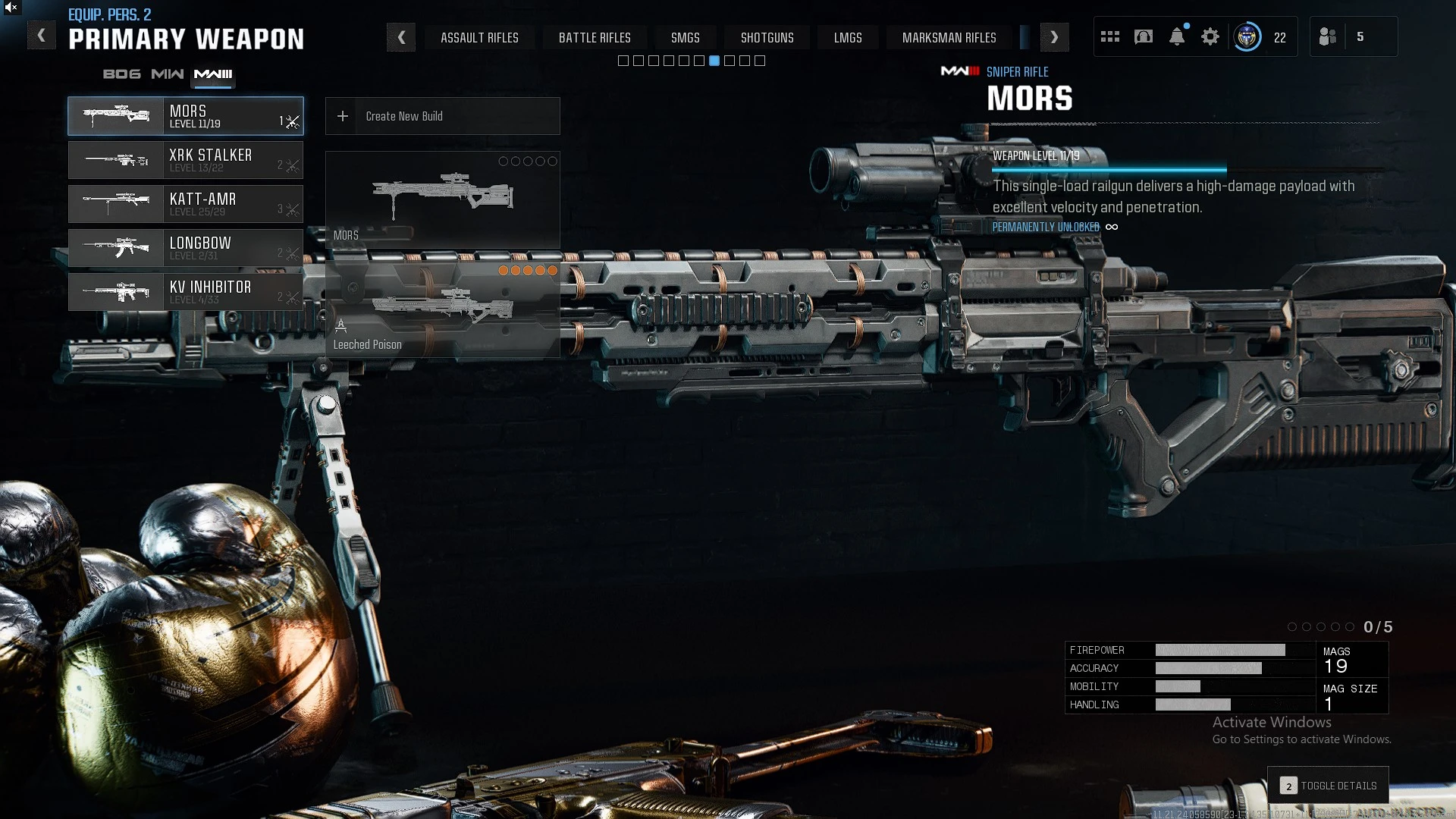The width and height of the screenshot is (1456, 819).
Task: Toggle weapon details
Action: 1329,786
